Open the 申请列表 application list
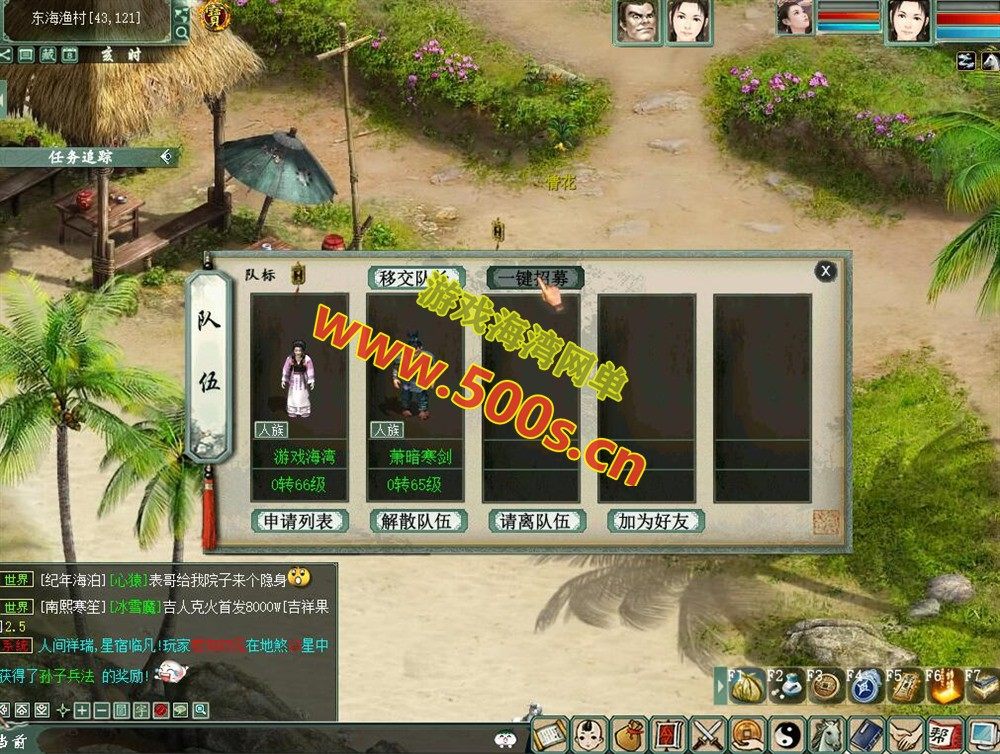 tap(300, 521)
